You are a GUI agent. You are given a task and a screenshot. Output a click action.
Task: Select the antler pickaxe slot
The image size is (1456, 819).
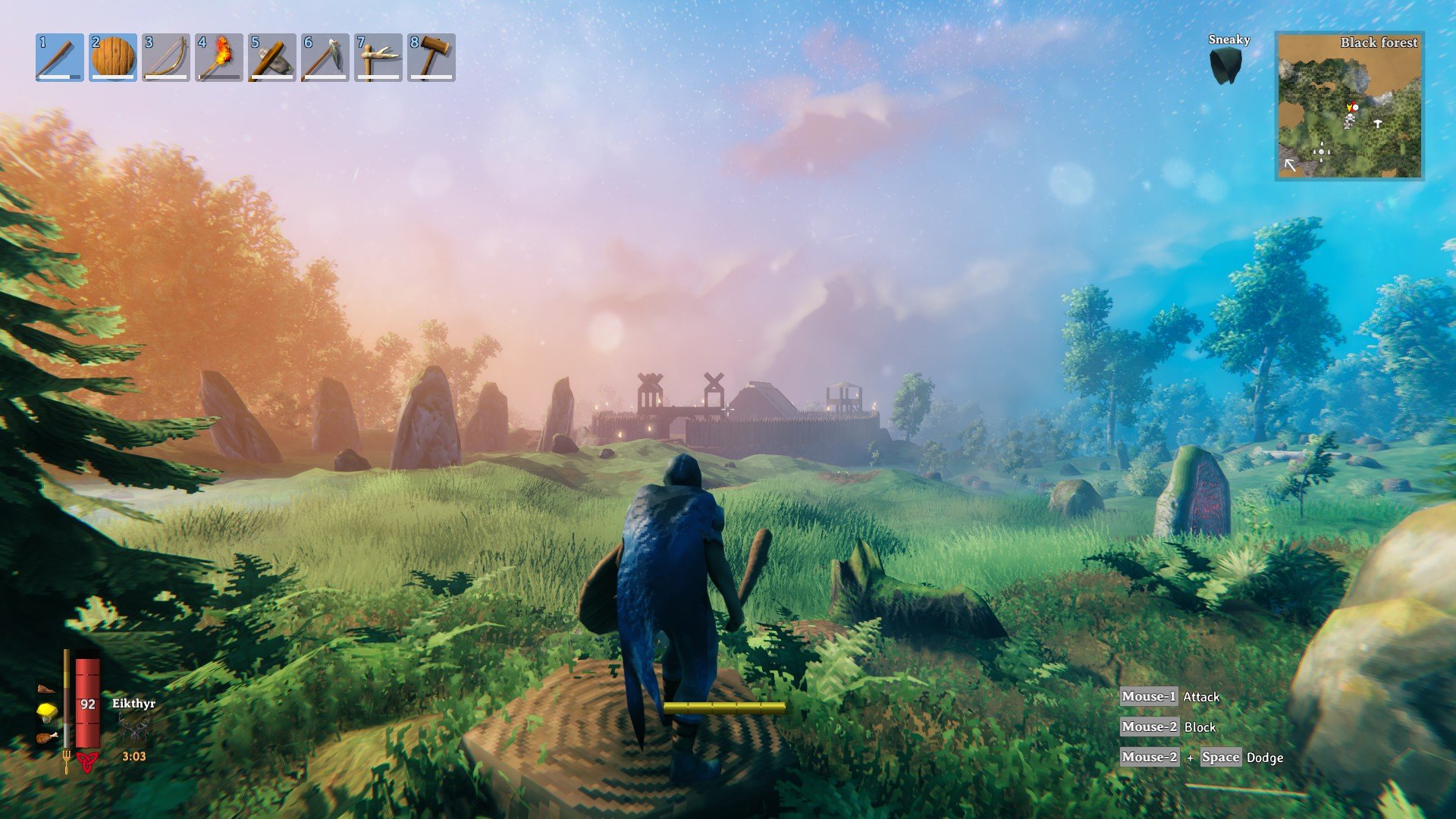[378, 58]
